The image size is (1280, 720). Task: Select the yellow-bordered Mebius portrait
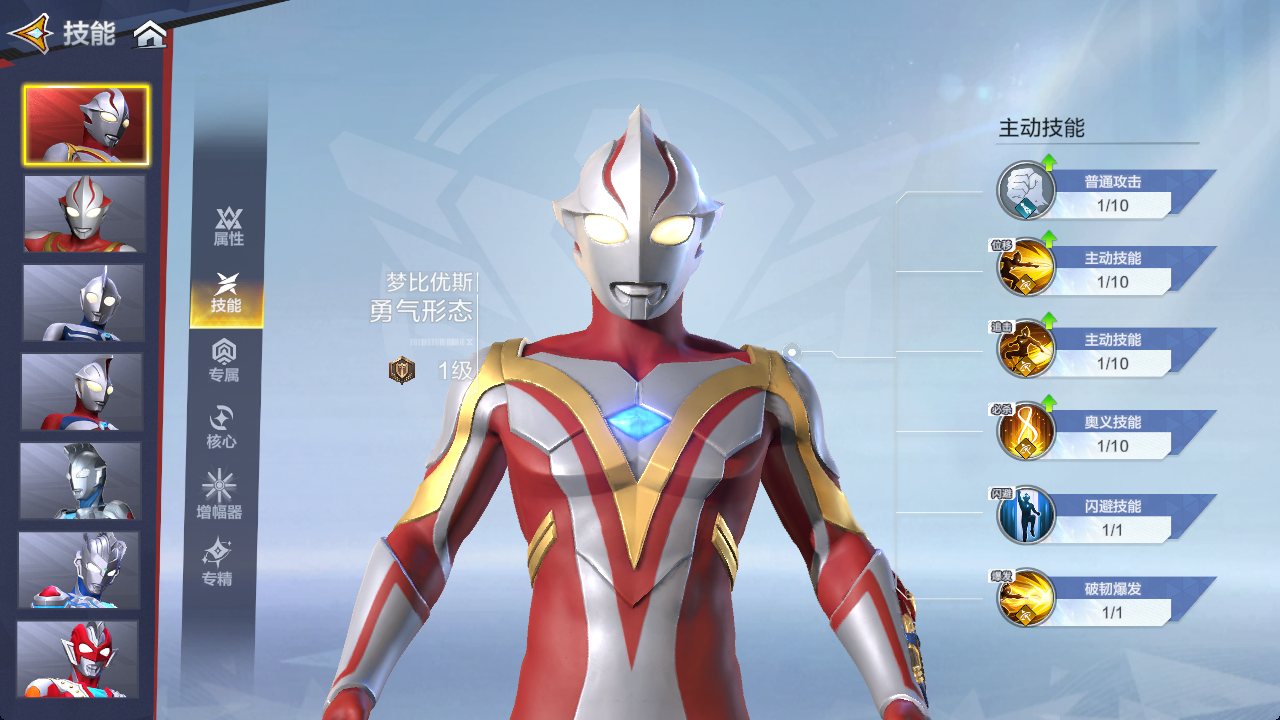tap(87, 125)
